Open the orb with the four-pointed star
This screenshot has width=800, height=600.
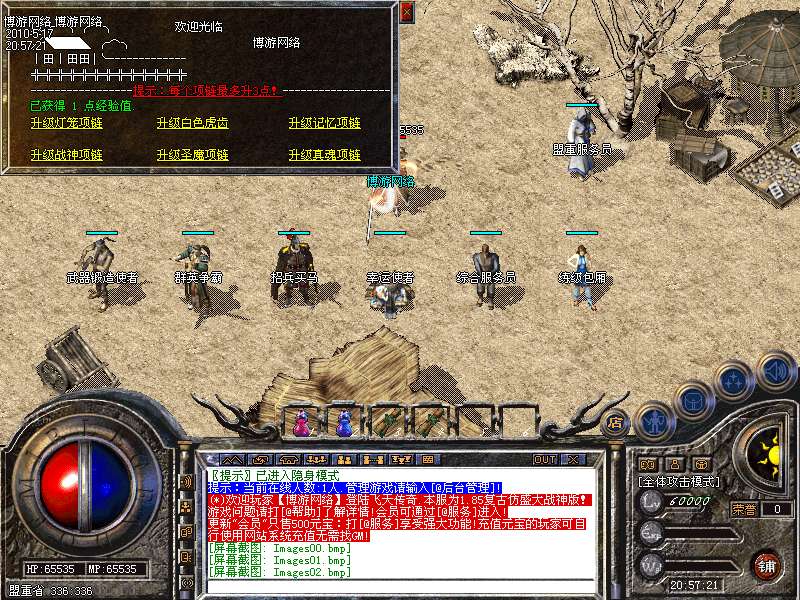click(735, 380)
